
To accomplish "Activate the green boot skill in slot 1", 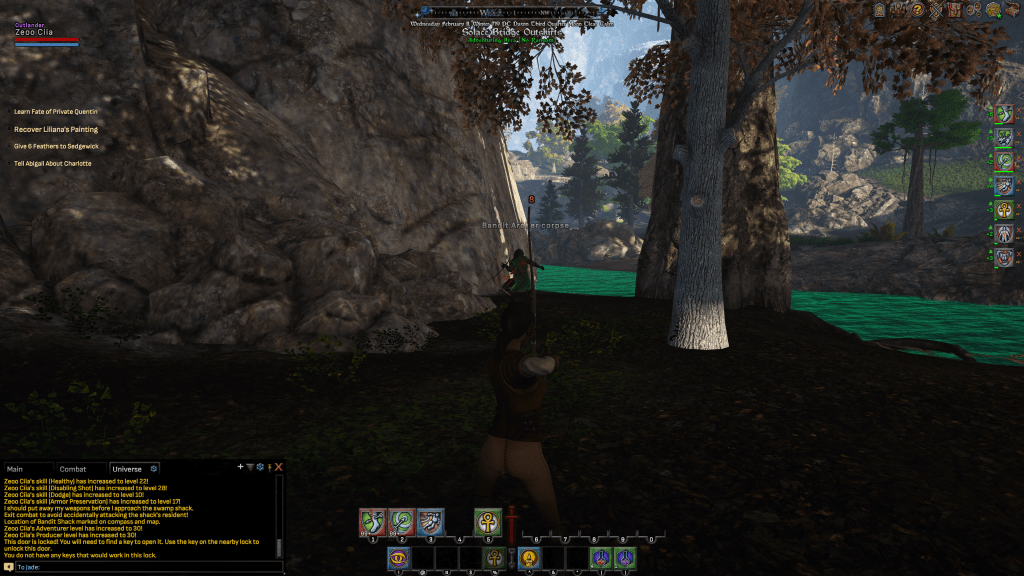I will pos(373,522).
